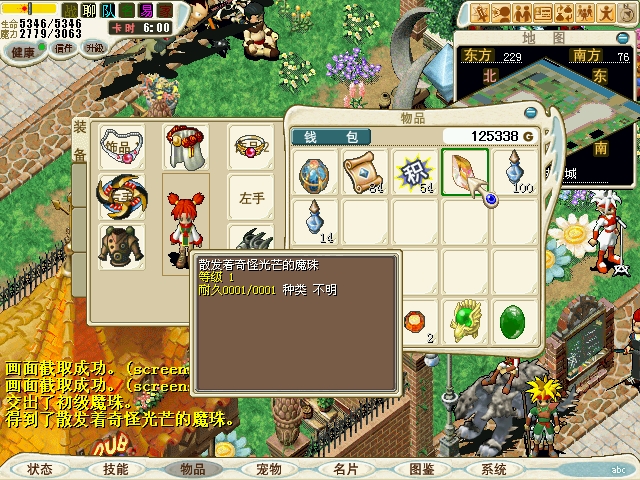Screen dimensions: 640x480
Task: Select the 积 points item slot
Action: [416, 172]
